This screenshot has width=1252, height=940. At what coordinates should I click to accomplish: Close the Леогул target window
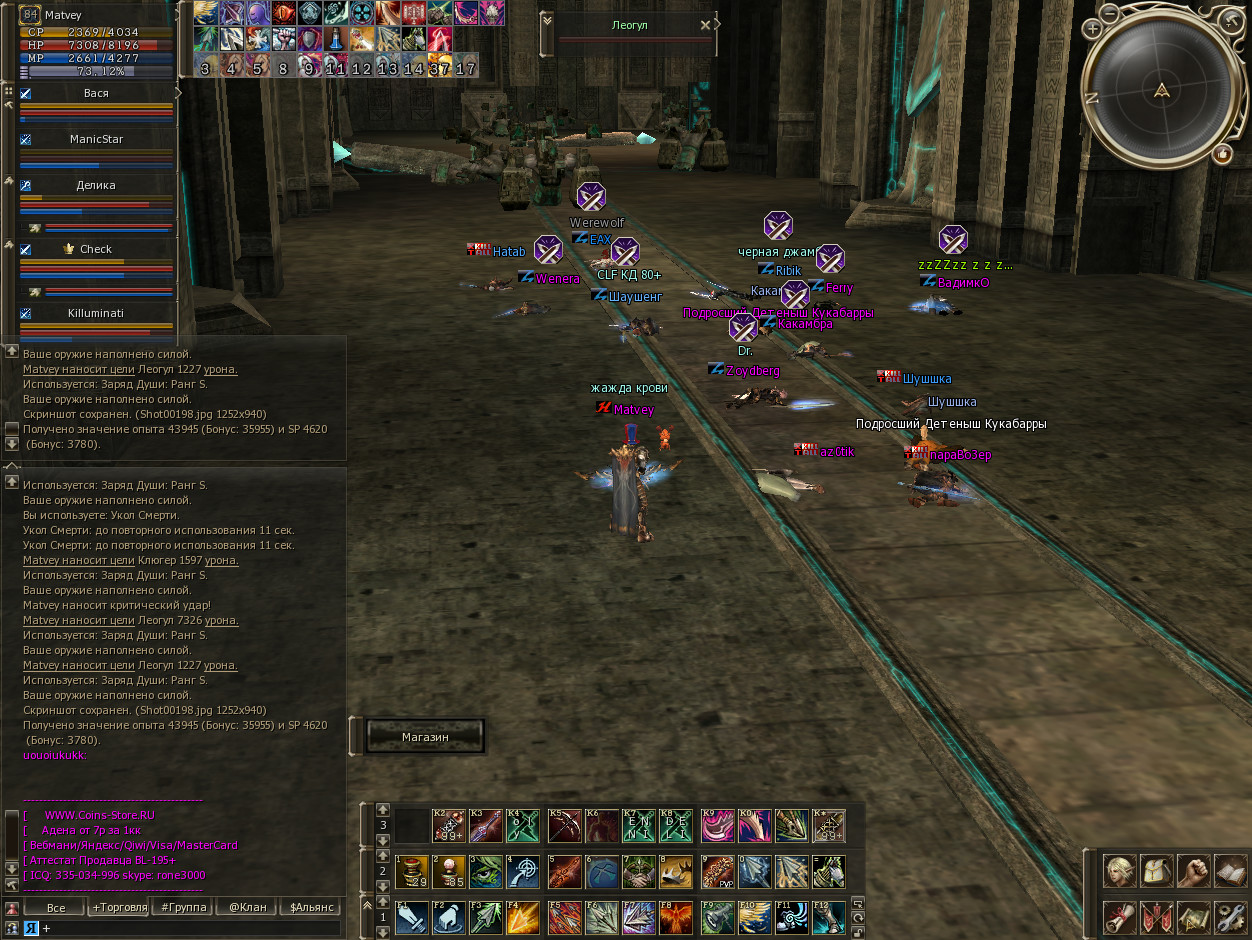click(705, 25)
